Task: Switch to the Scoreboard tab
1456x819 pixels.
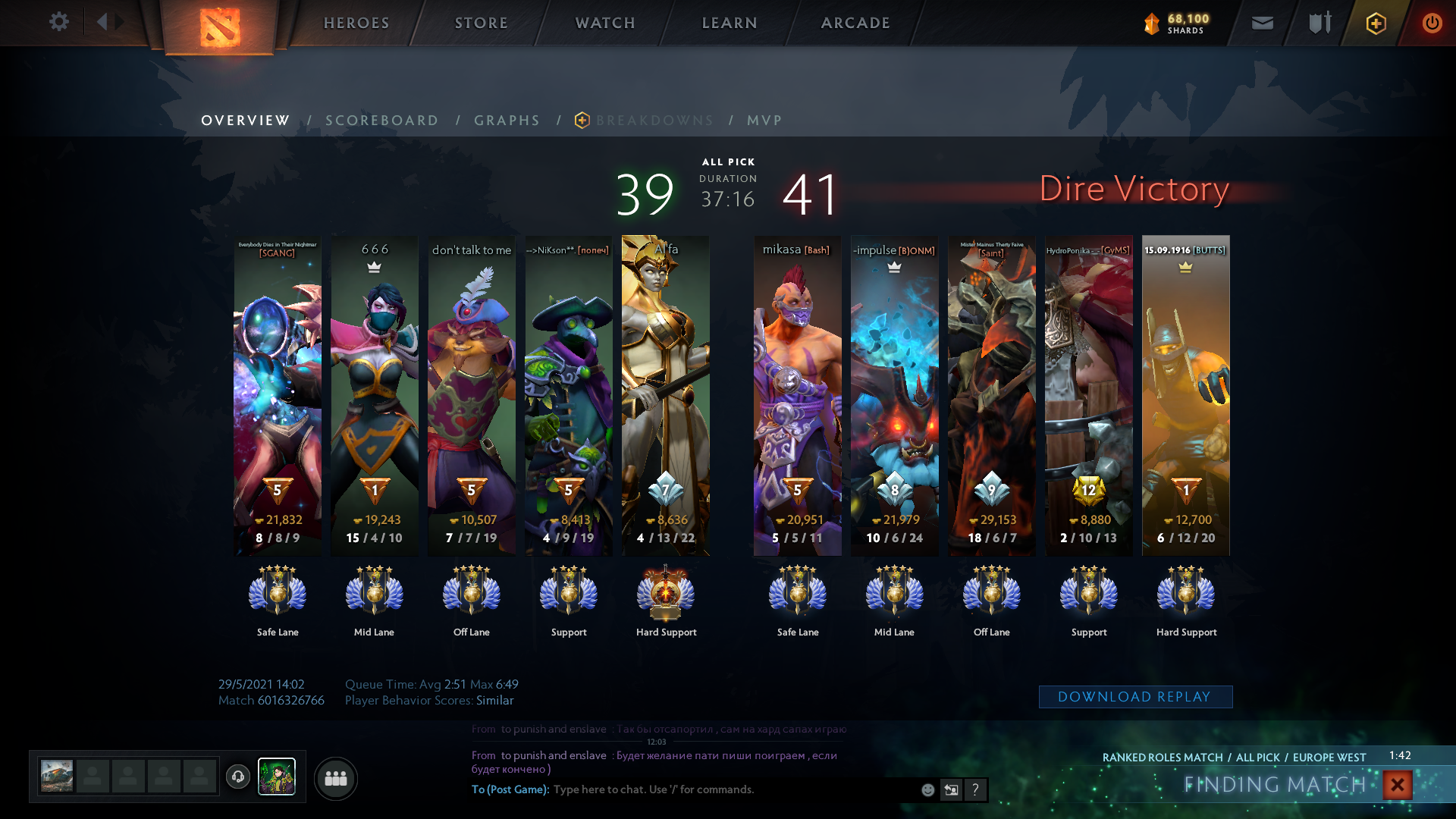Action: click(382, 121)
